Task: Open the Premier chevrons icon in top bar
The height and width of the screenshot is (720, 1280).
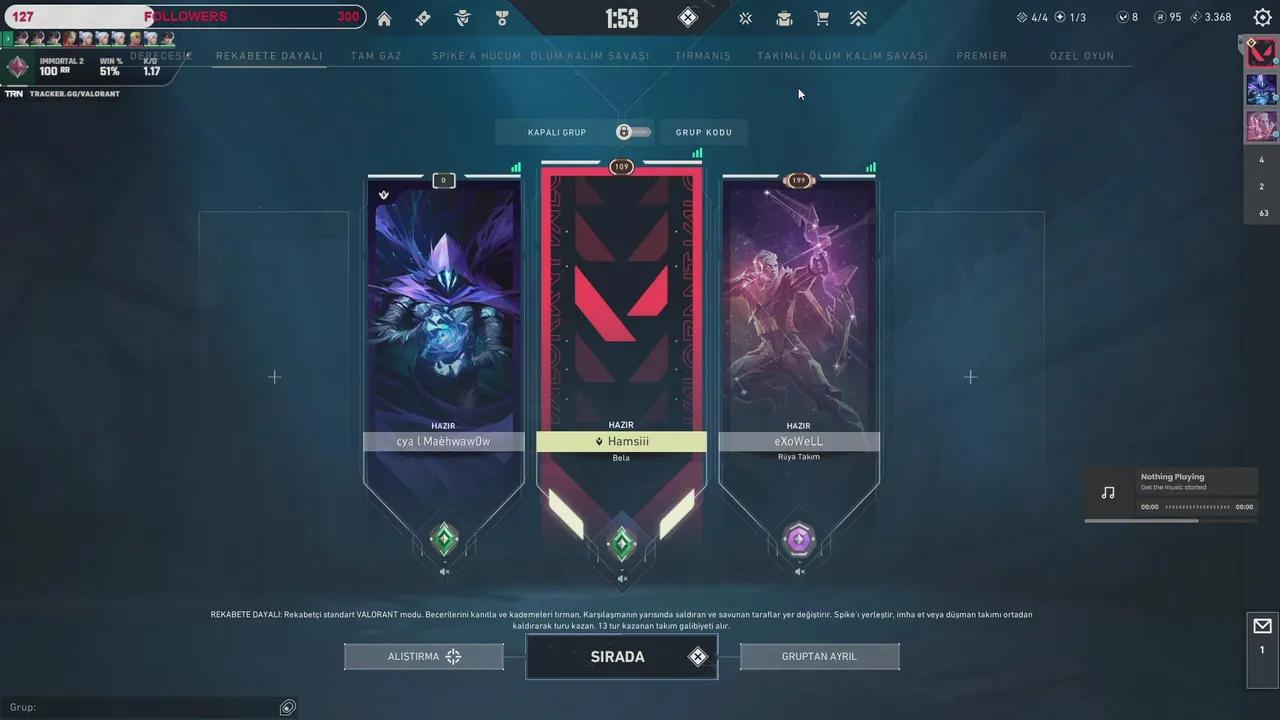Action: 858,18
